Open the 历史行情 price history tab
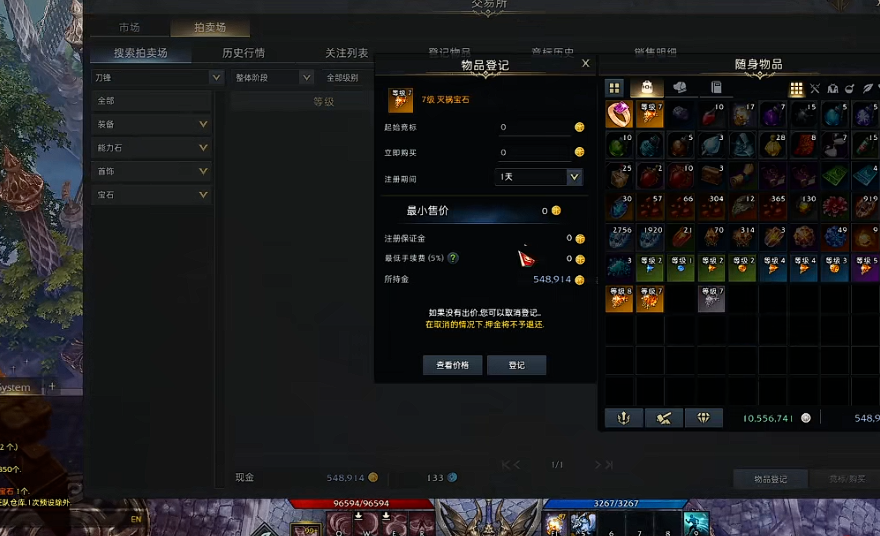The width and height of the screenshot is (880, 536). 243,53
